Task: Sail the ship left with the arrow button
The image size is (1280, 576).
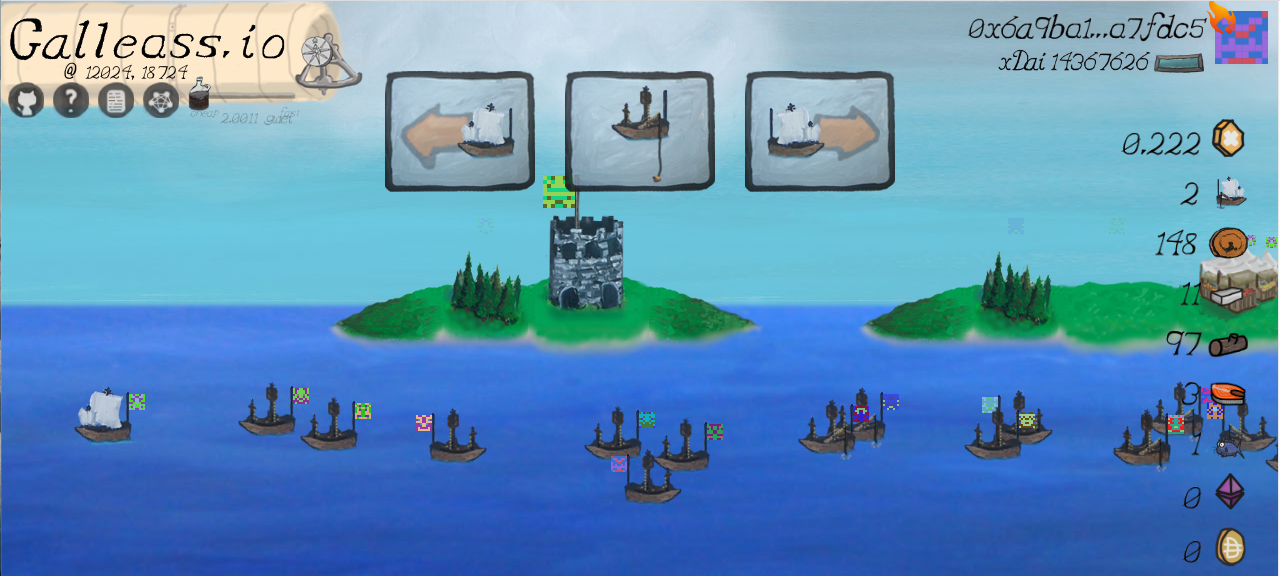Action: point(459,130)
